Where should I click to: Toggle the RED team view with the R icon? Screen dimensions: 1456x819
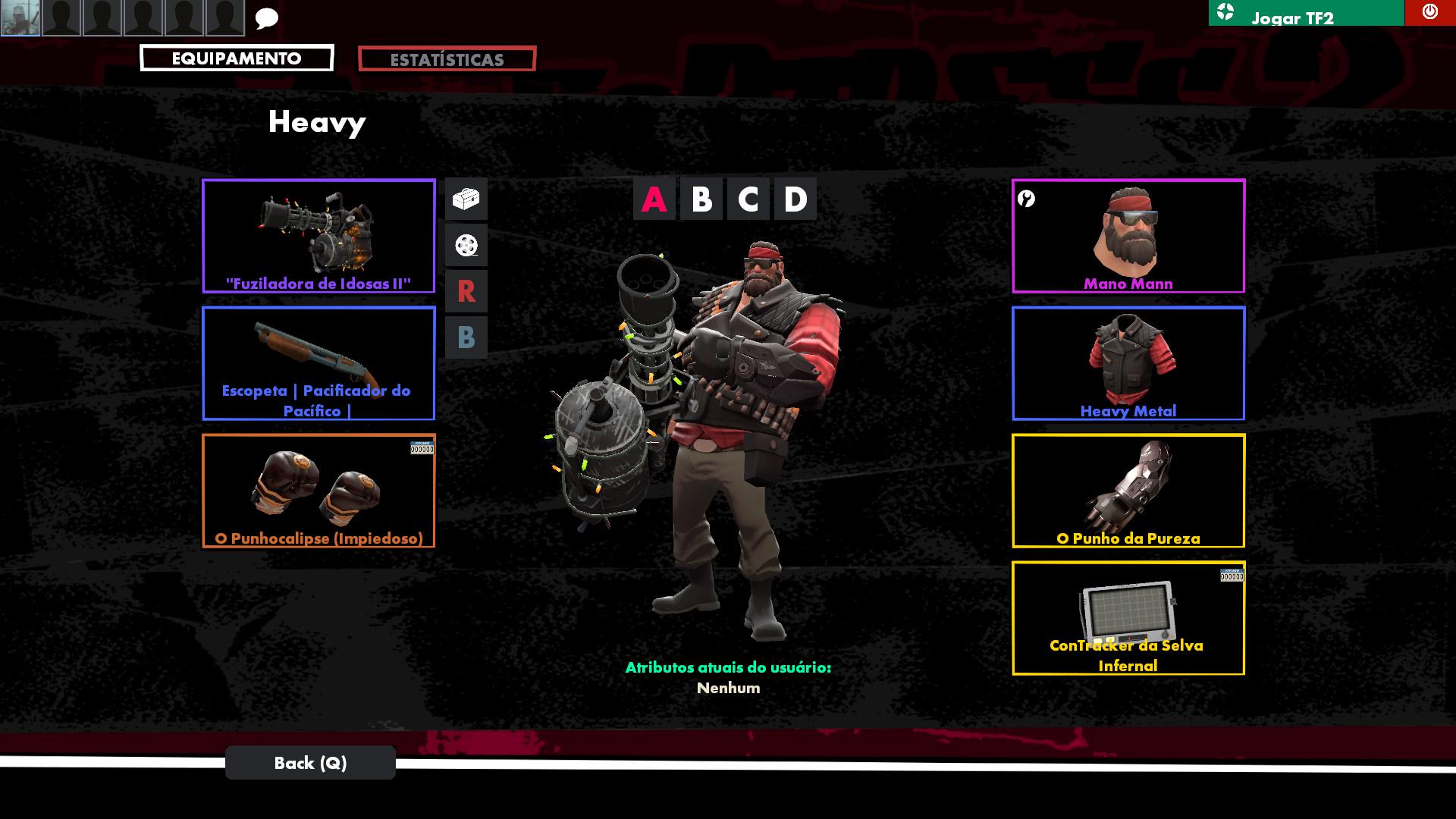pyautogui.click(x=466, y=292)
